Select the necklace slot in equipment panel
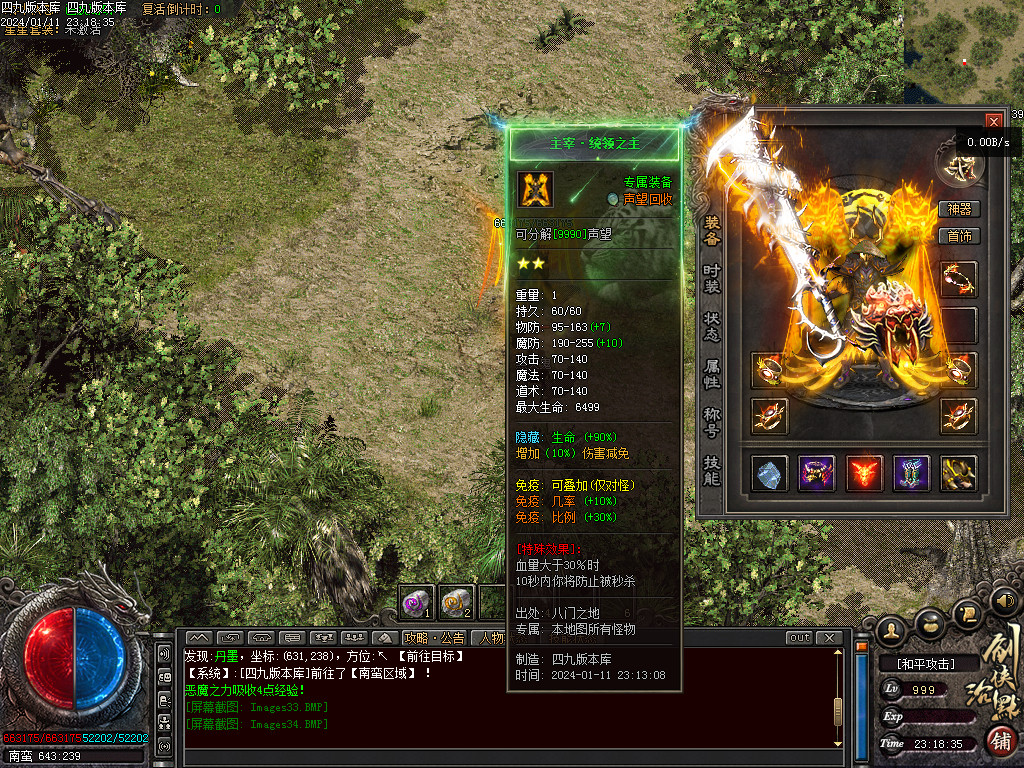The image size is (1024, 768). pyautogui.click(x=959, y=280)
